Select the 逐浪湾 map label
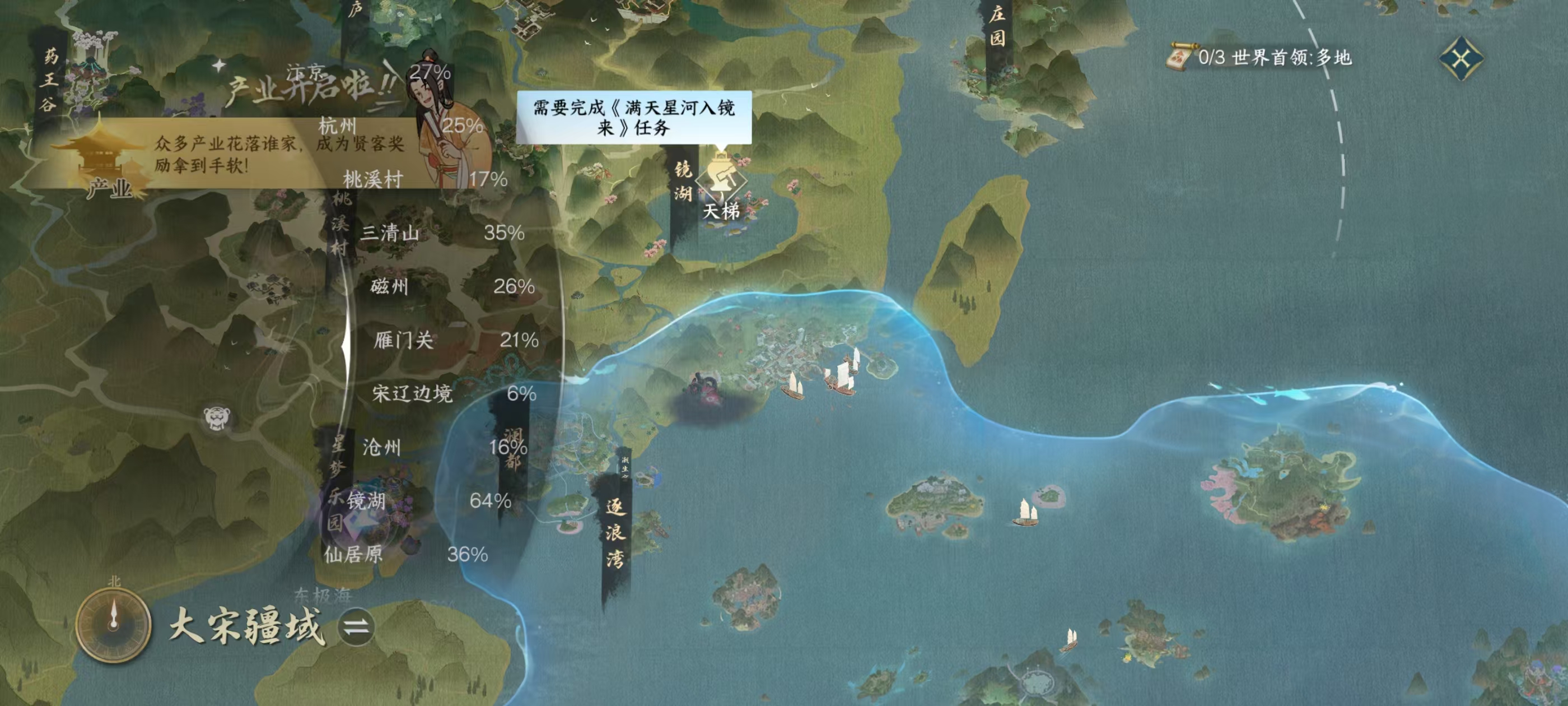Viewport: 1568px width, 706px height. 615,533
